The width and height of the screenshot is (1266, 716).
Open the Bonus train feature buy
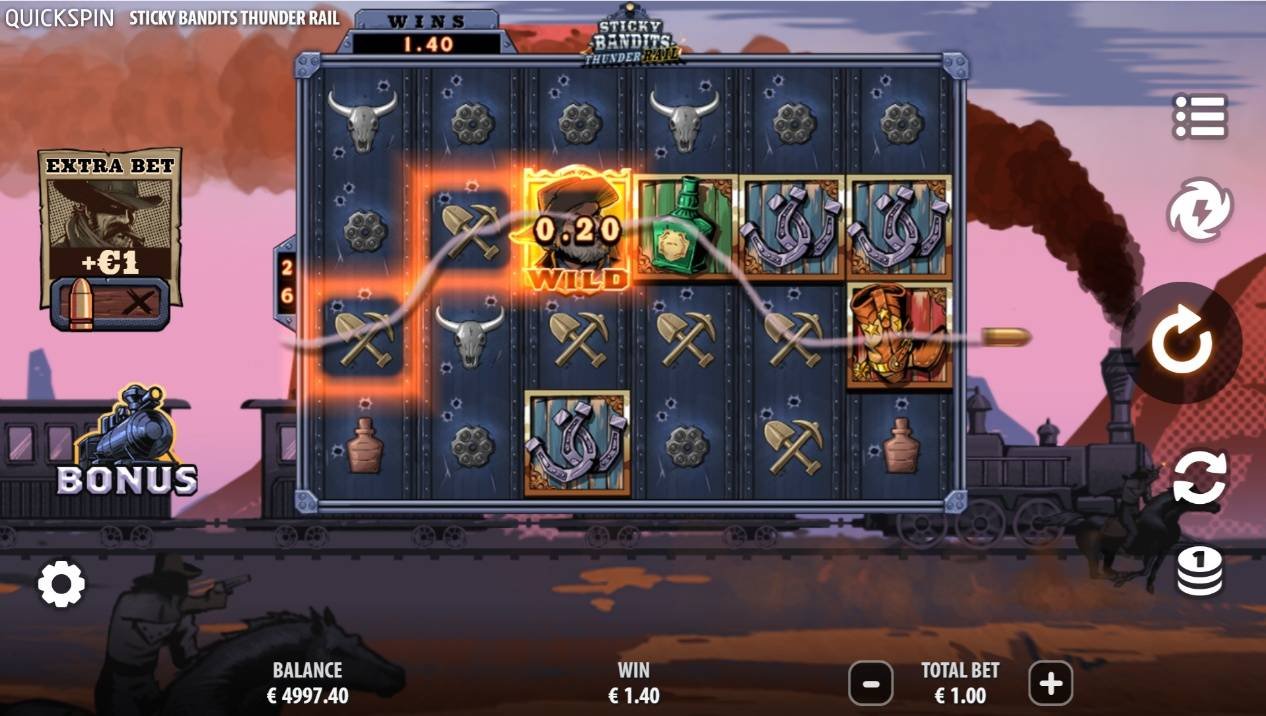pyautogui.click(x=127, y=445)
